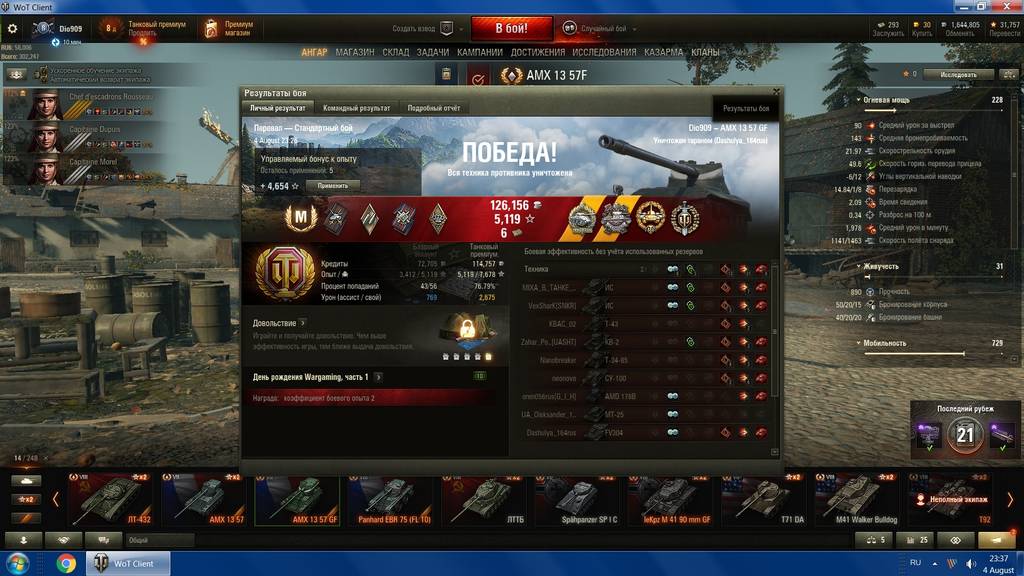Open the КЛАНЫ menu
The image size is (1024, 576).
point(705,52)
